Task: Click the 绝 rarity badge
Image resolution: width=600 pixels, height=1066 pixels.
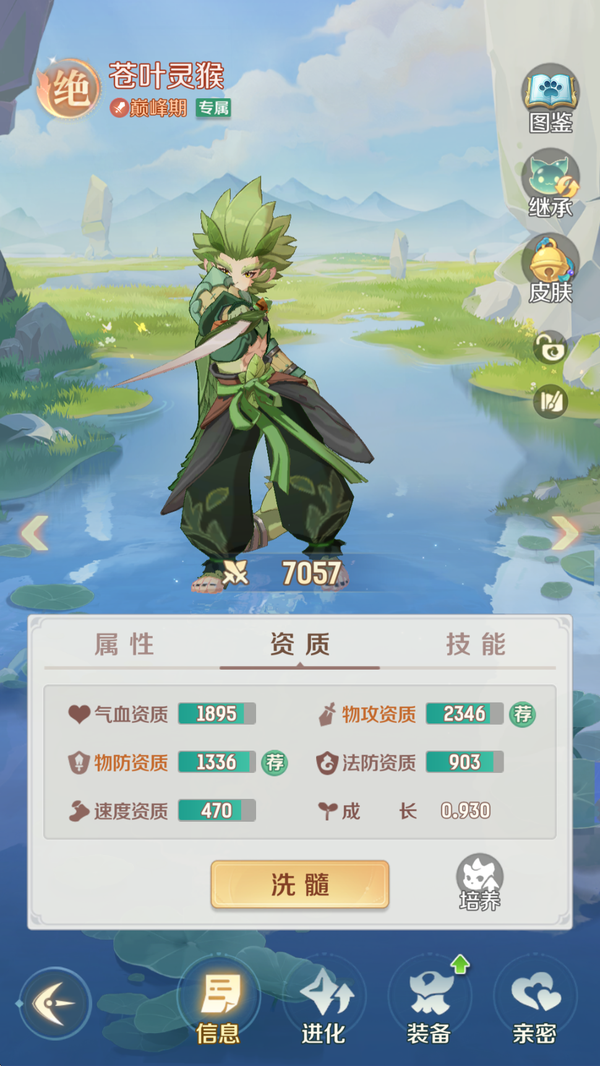Action: tap(68, 90)
